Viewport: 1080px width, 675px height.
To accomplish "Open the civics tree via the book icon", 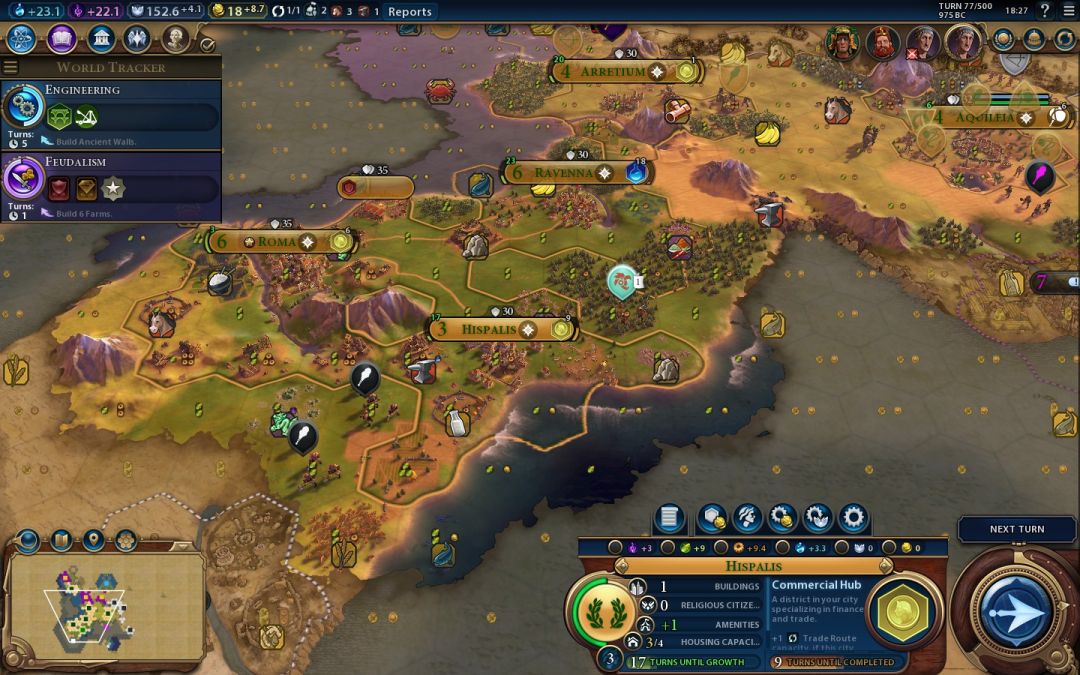I will coord(62,39).
